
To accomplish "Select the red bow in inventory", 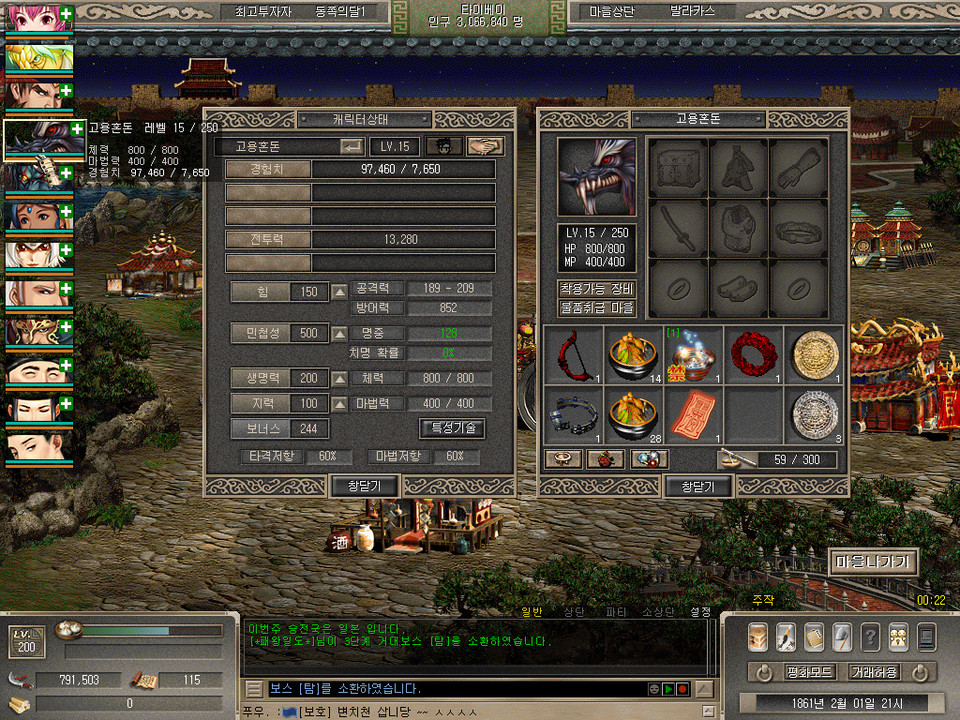I will pos(574,354).
